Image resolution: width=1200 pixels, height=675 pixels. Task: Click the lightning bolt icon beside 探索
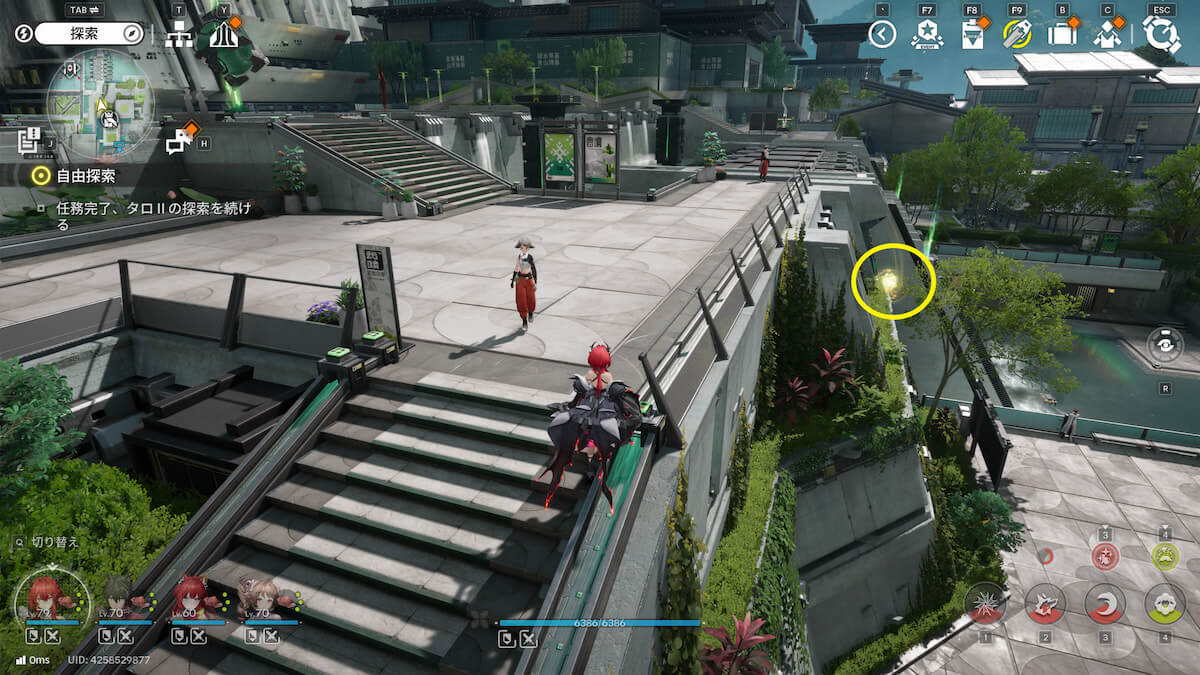coord(24,34)
